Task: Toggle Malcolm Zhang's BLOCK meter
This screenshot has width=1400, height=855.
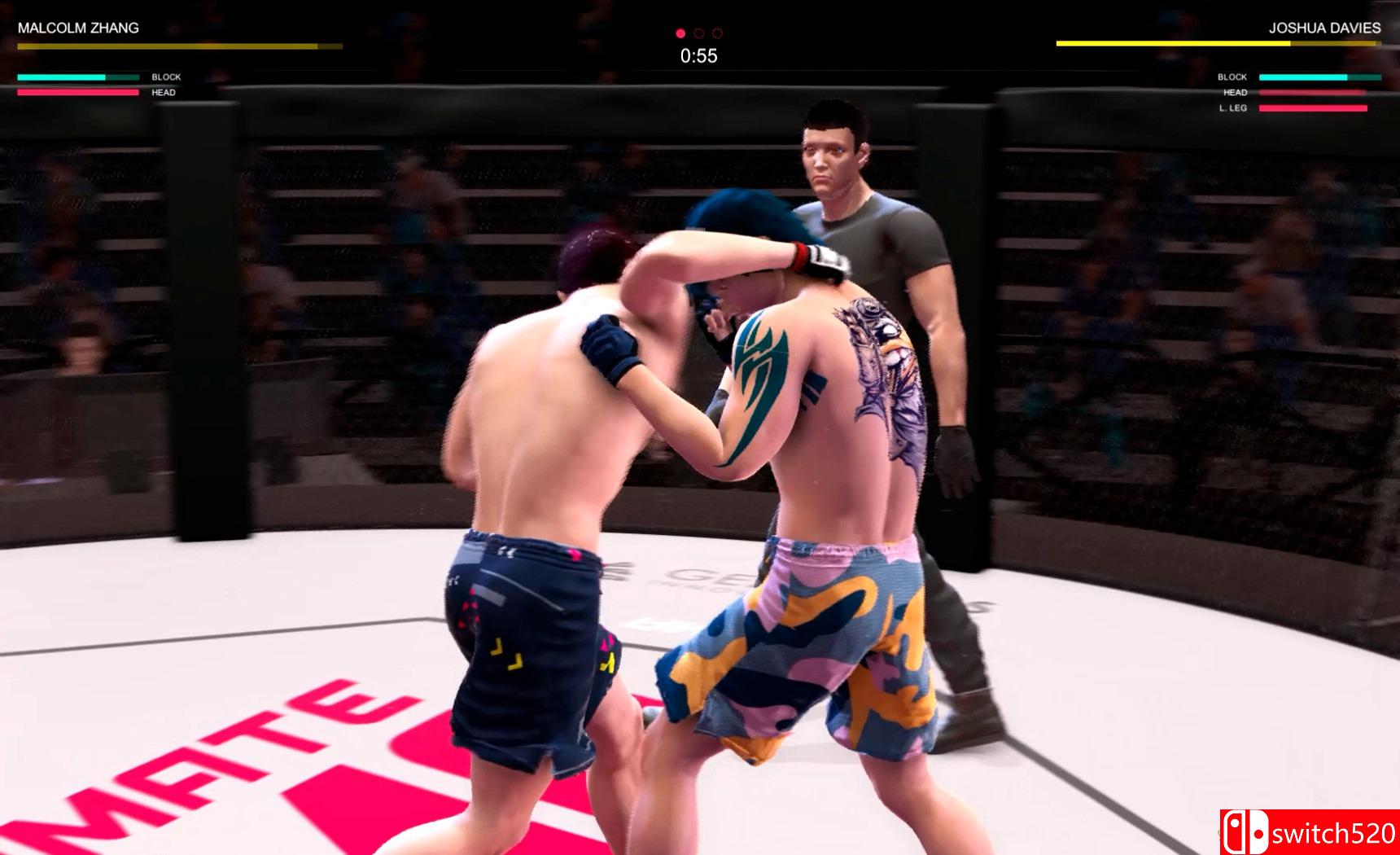Action: click(77, 77)
